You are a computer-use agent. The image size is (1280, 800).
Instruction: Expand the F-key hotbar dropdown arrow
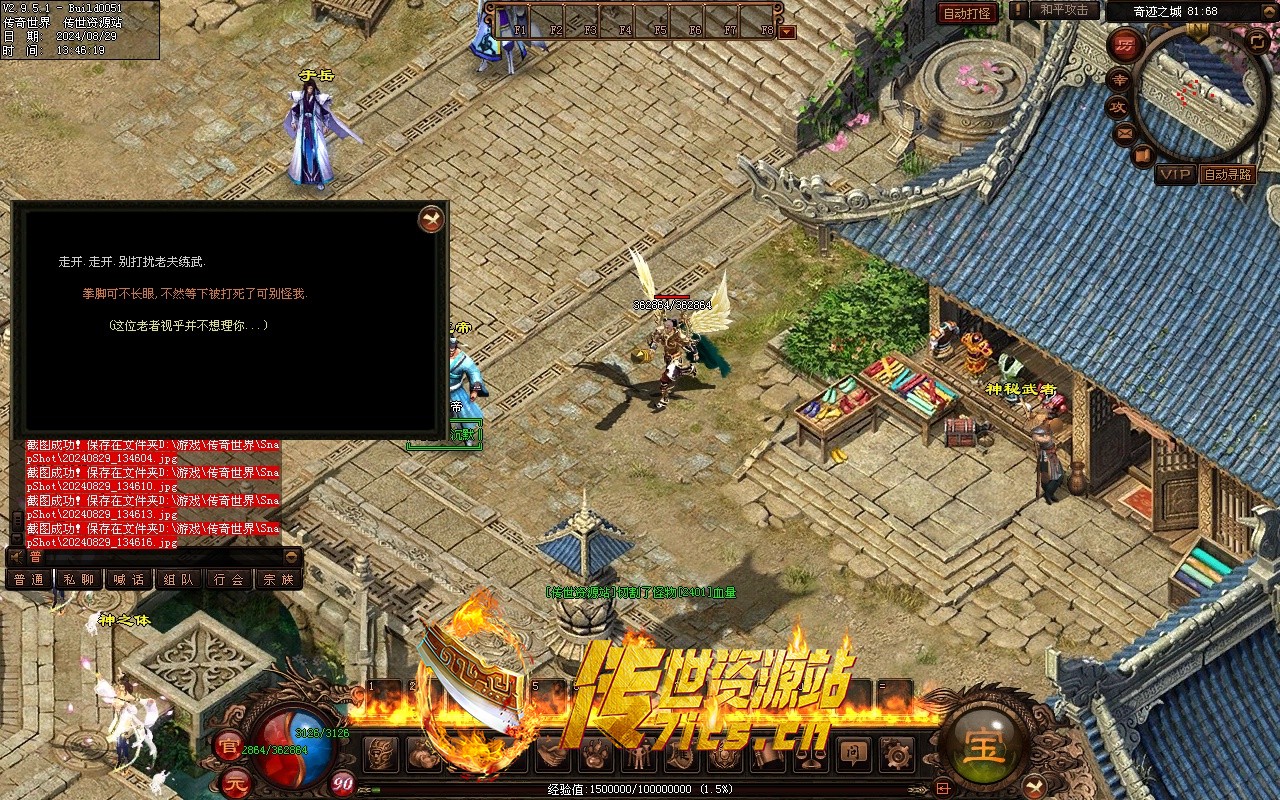click(787, 31)
